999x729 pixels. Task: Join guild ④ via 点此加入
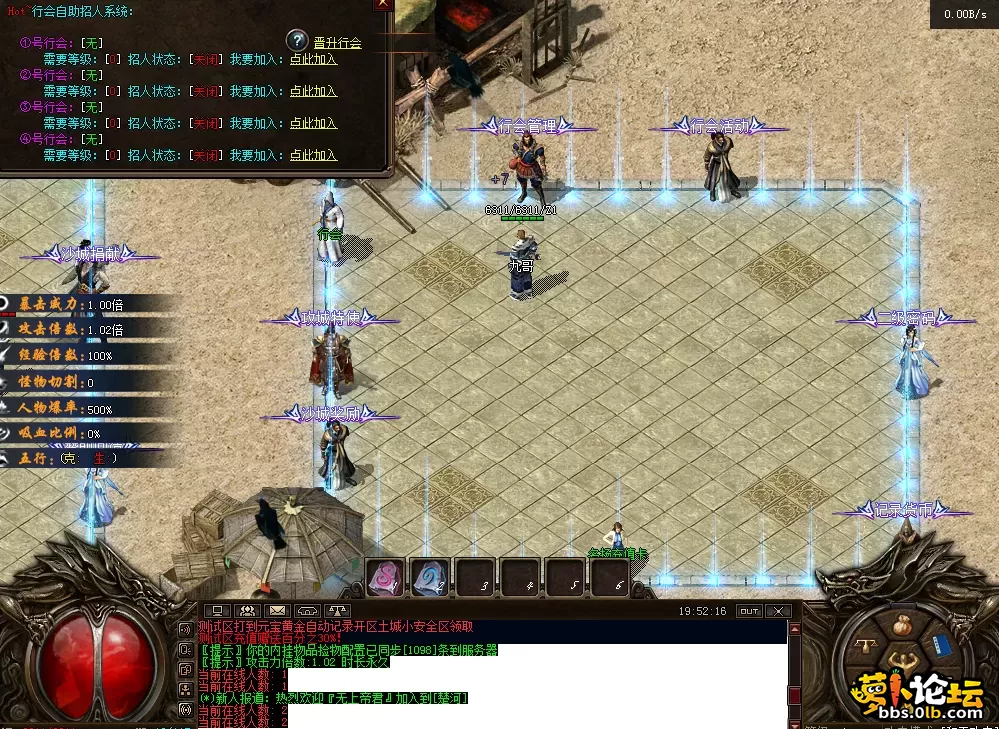pos(313,155)
